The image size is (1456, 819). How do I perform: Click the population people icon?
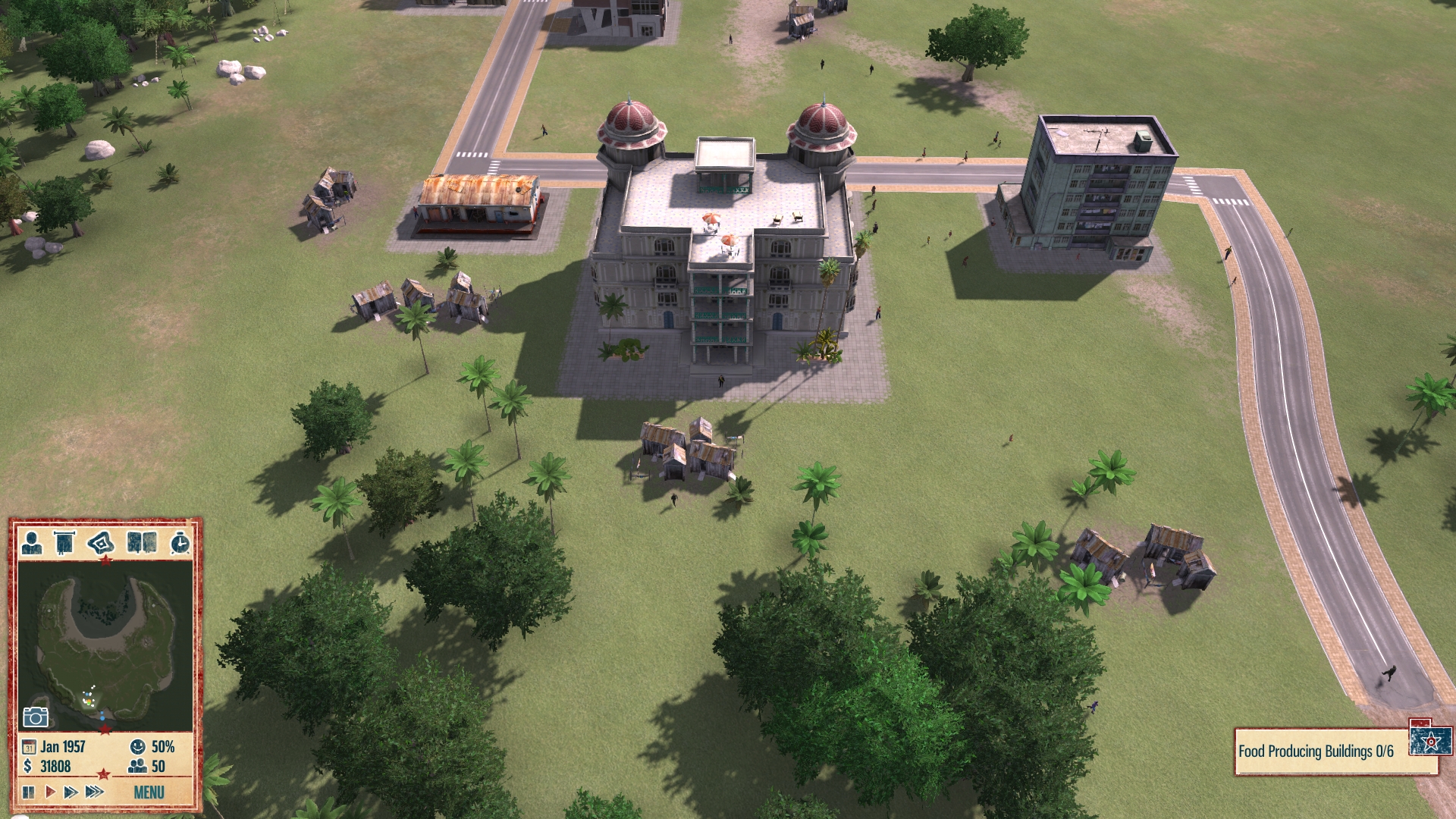click(137, 767)
